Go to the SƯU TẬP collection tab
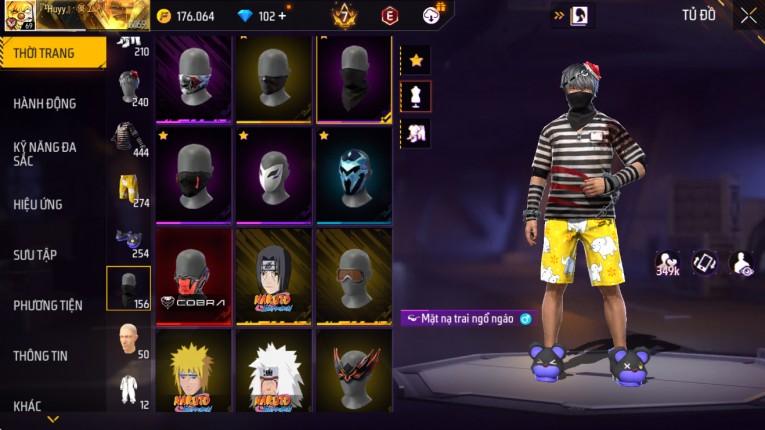 coord(35,255)
